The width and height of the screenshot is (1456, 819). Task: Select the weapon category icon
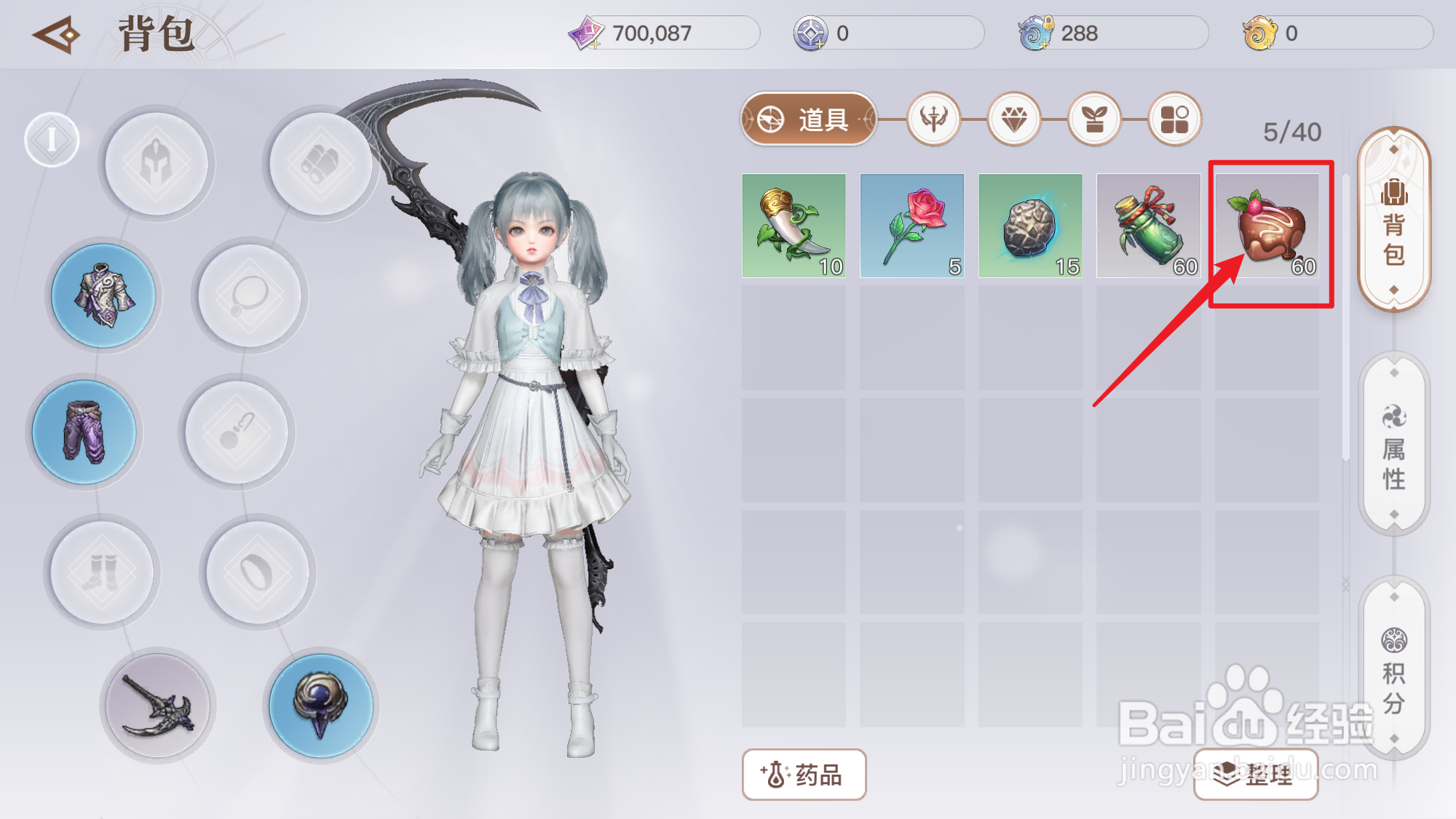click(934, 120)
